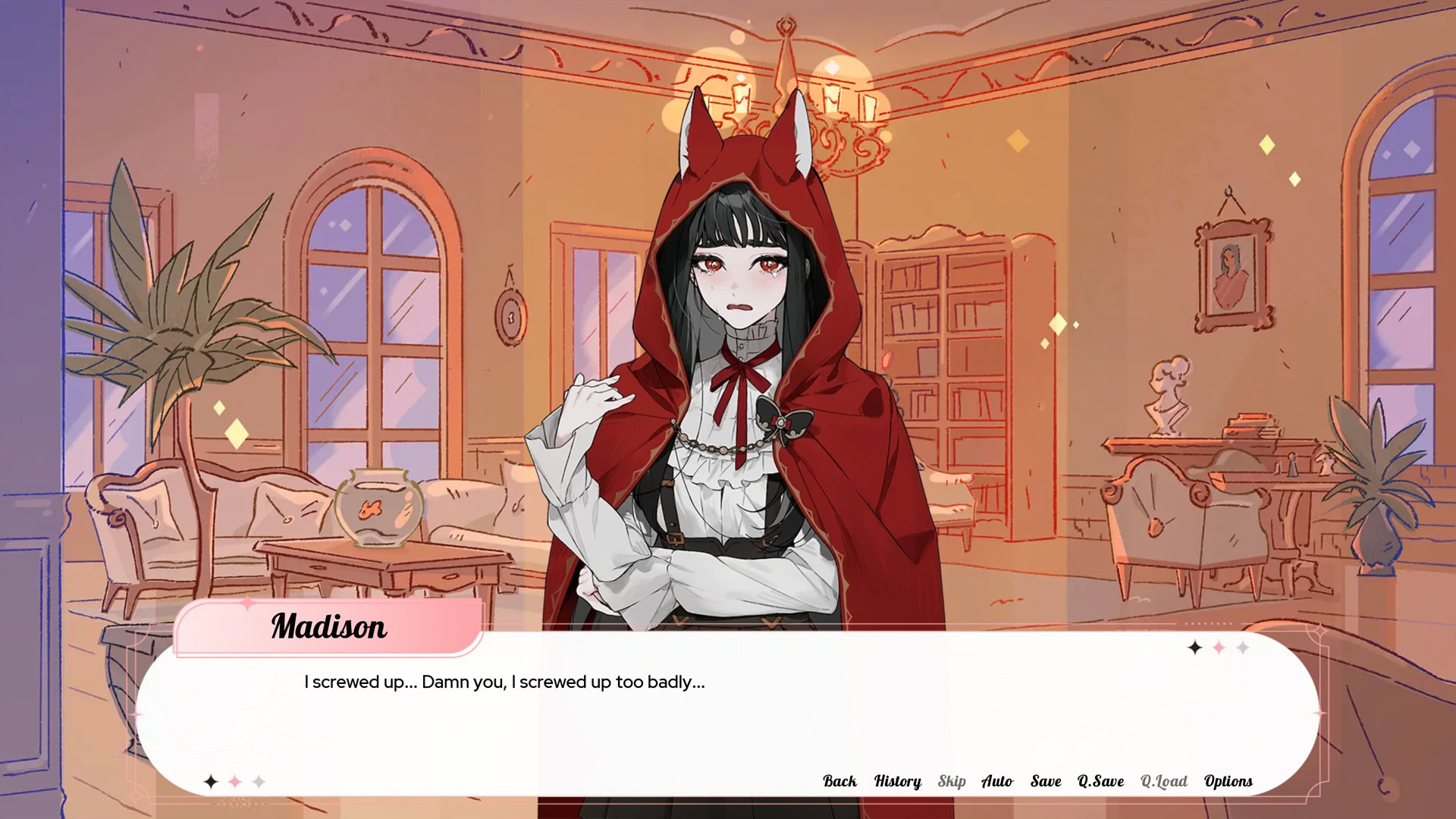Click the sparkle decoration beside the dialogue box
The height and width of the screenshot is (819, 1456).
[1218, 648]
